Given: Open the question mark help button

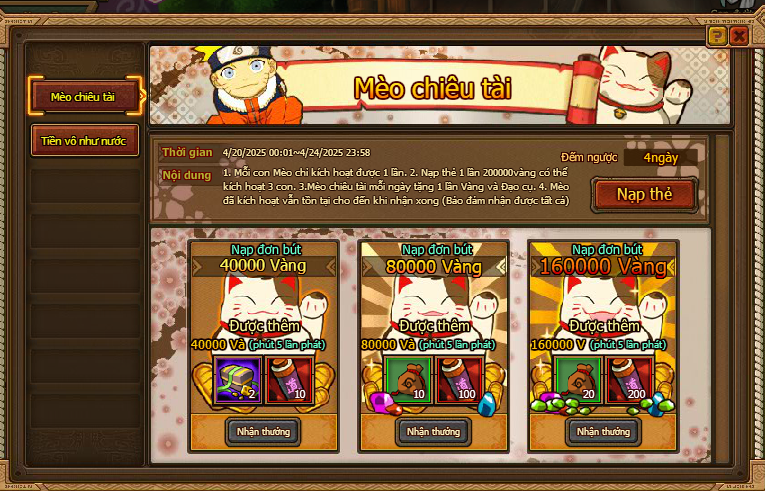Looking at the screenshot, I should (x=716, y=36).
